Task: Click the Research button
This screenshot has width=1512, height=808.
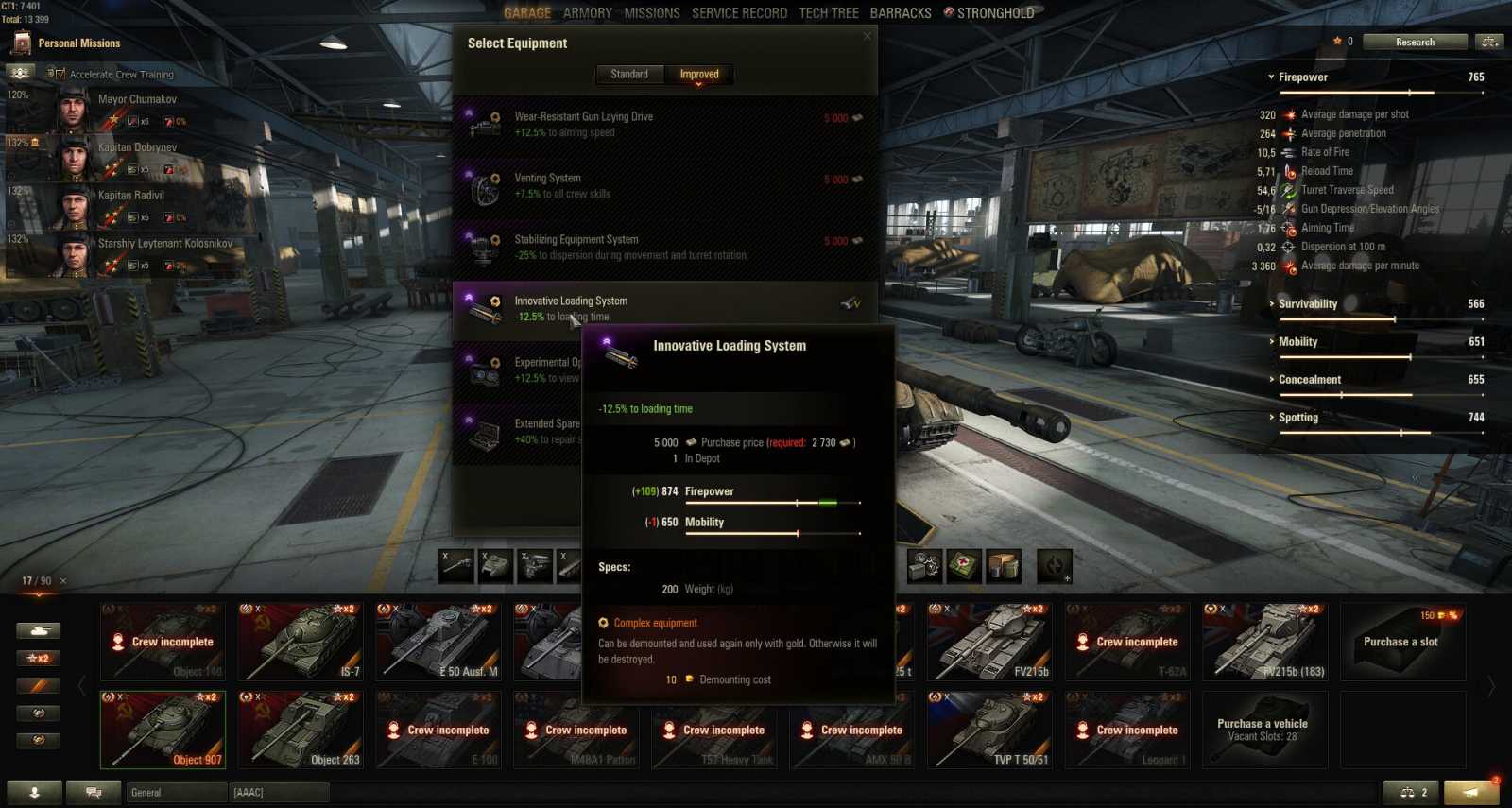Action: (1415, 42)
